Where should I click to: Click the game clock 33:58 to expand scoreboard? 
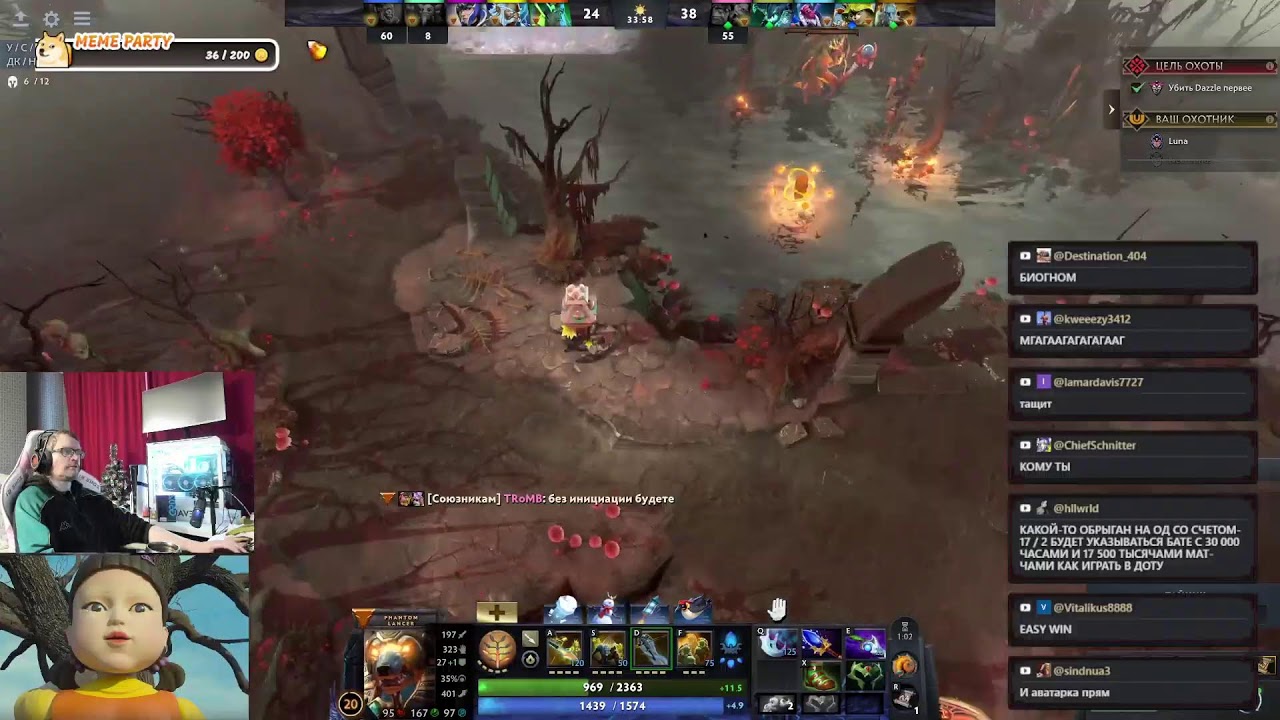coord(638,17)
